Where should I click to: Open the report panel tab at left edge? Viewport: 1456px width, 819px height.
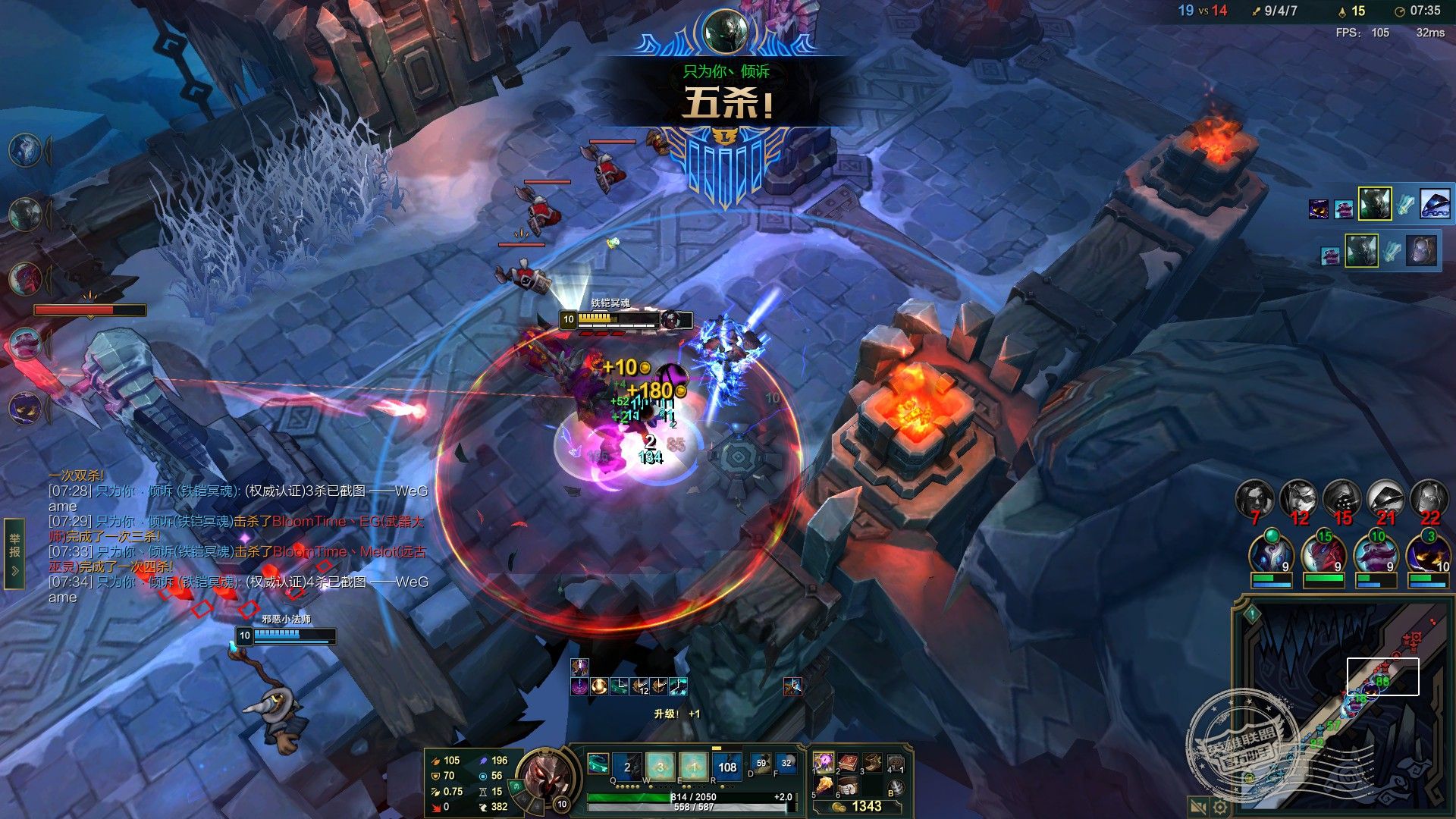click(14, 553)
